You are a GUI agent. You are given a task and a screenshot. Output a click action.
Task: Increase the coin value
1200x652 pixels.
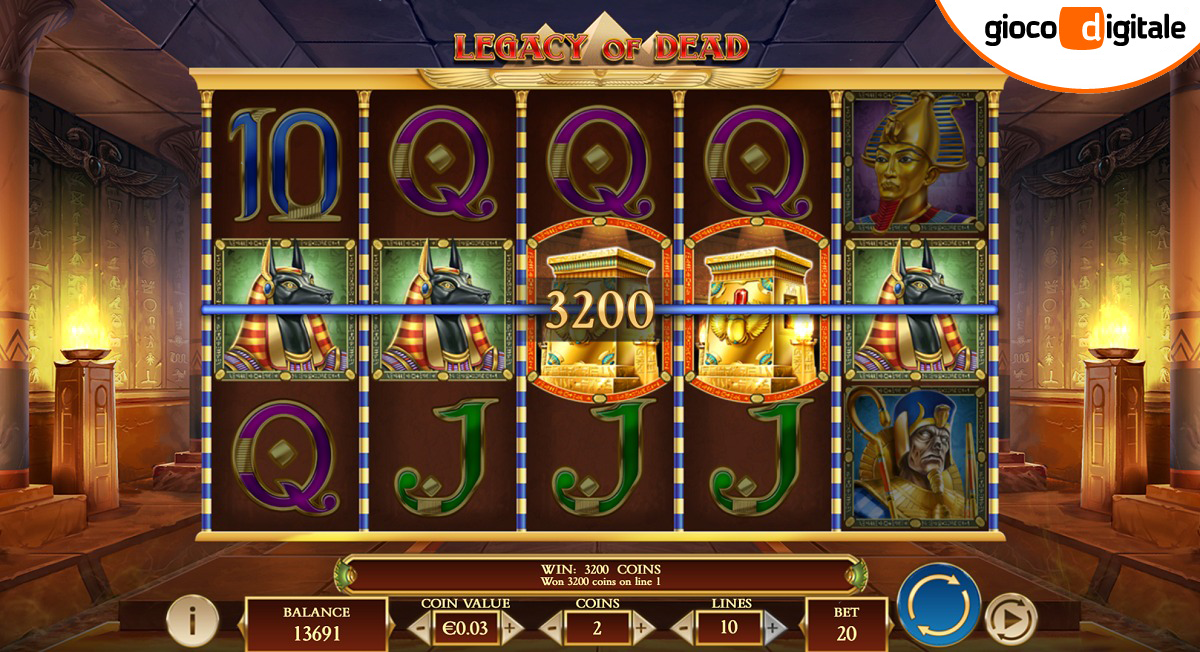point(511,628)
